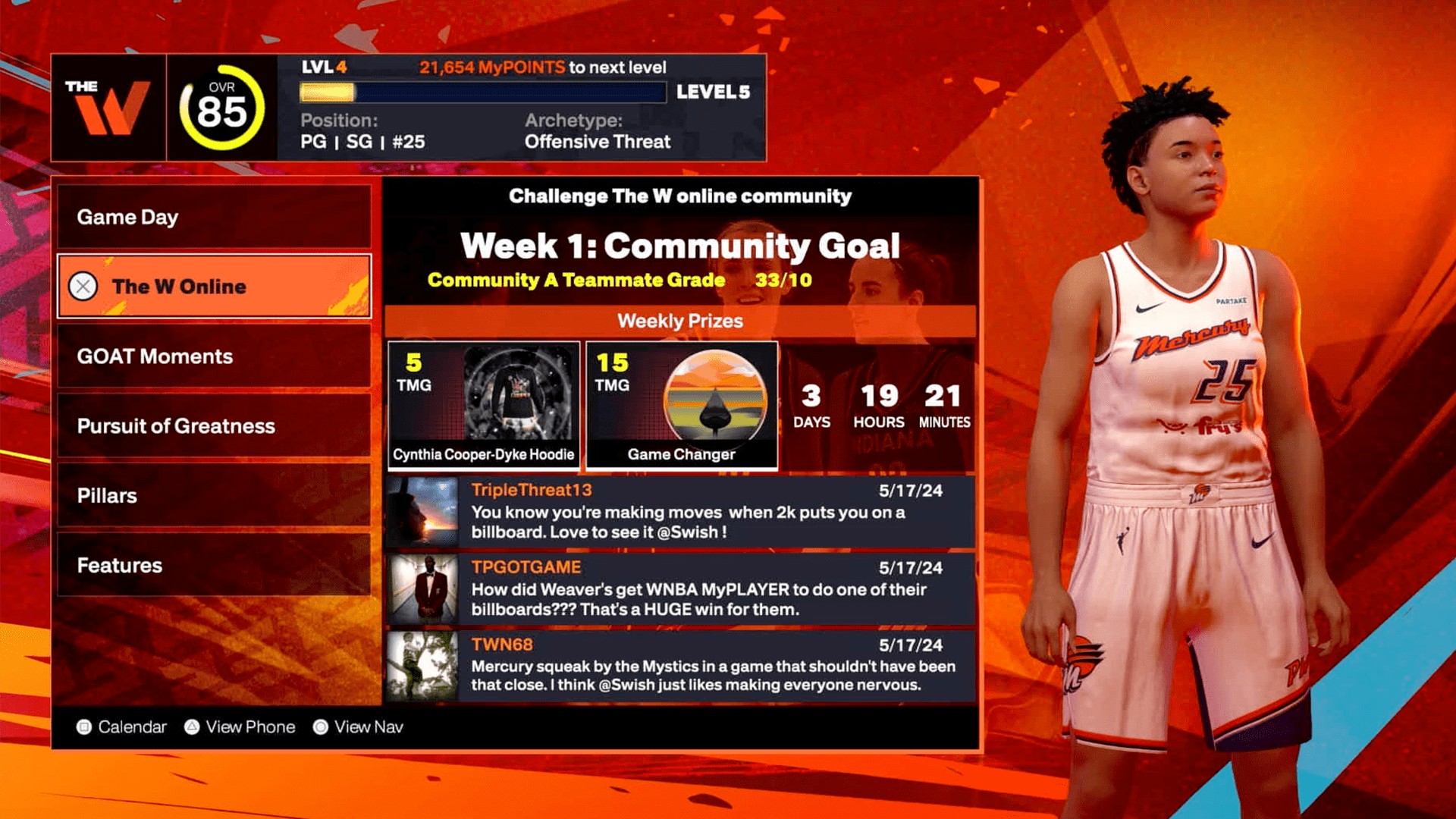Open Pursuit of Greatness
Viewport: 1456px width, 819px height.
(214, 426)
